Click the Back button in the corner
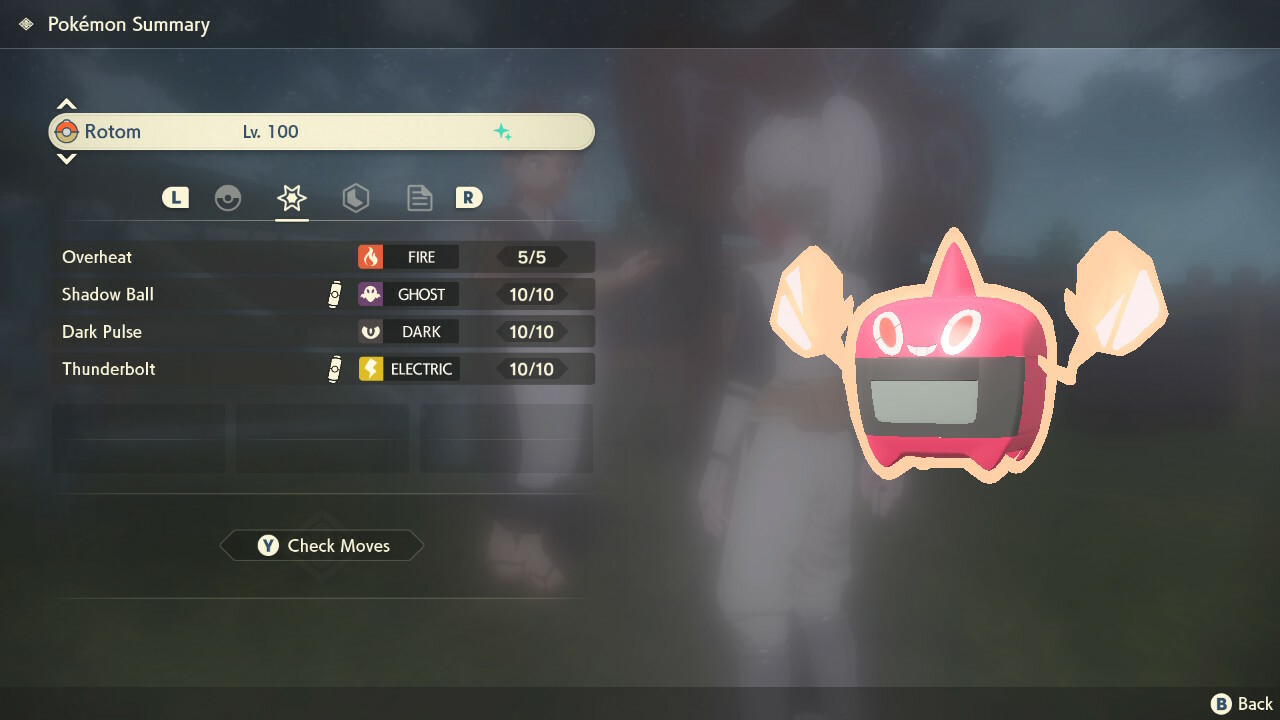The height and width of the screenshot is (720, 1280). click(1237, 703)
